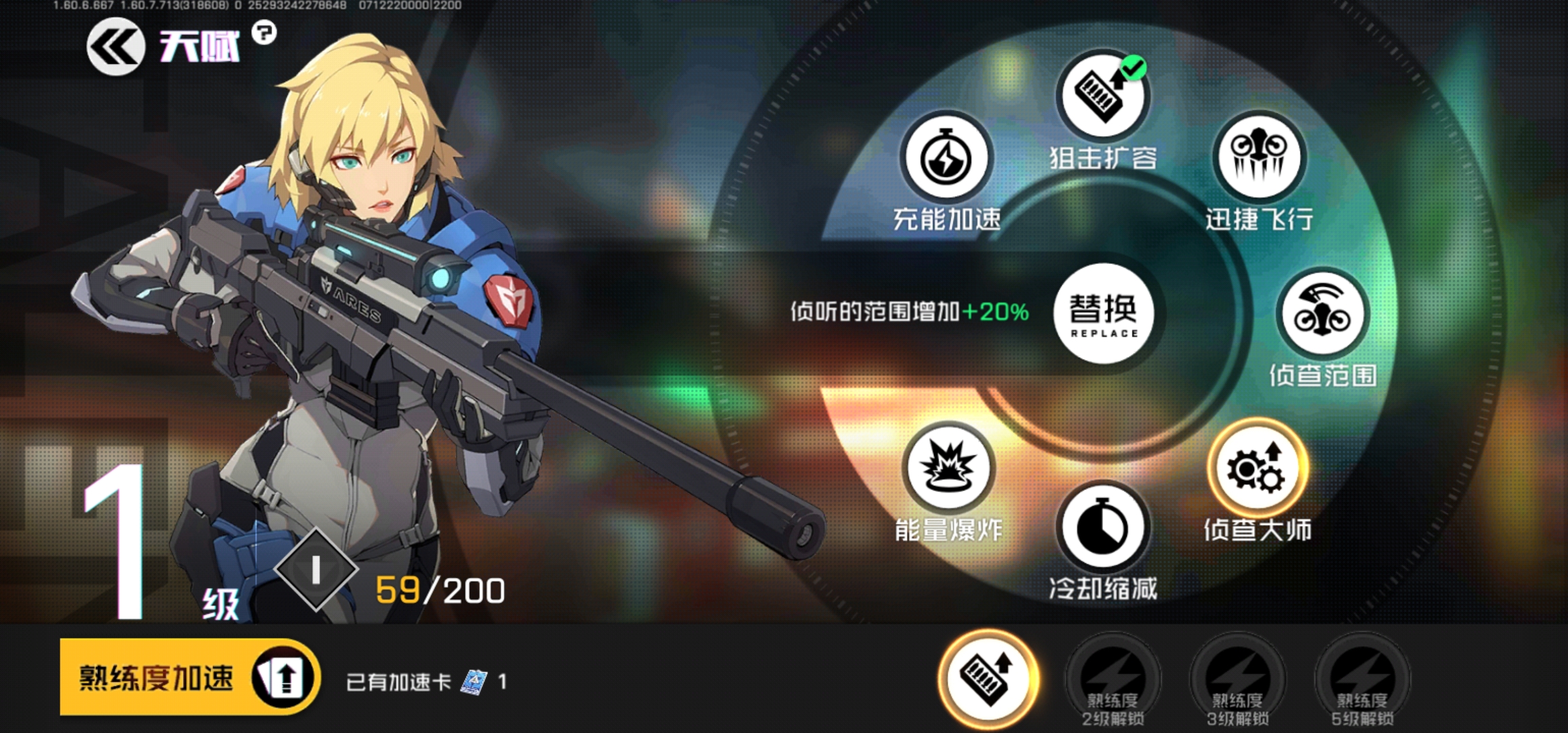
Task: Open the talent help question mark
Action: click(x=264, y=32)
